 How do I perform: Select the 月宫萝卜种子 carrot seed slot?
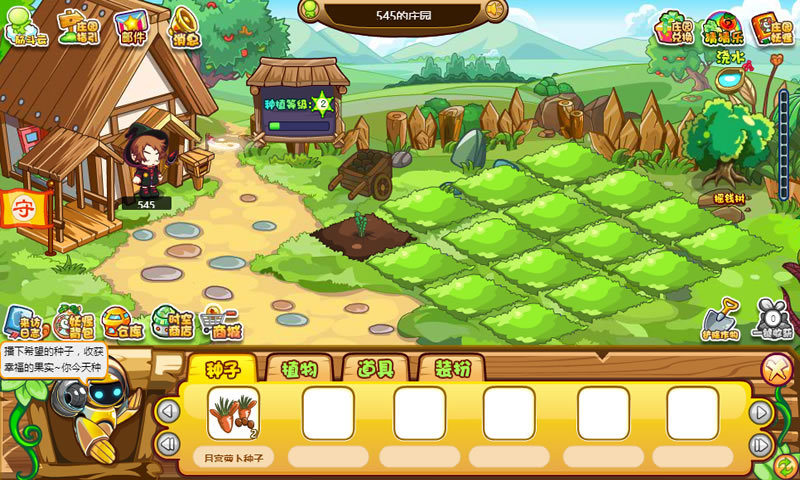click(x=233, y=413)
